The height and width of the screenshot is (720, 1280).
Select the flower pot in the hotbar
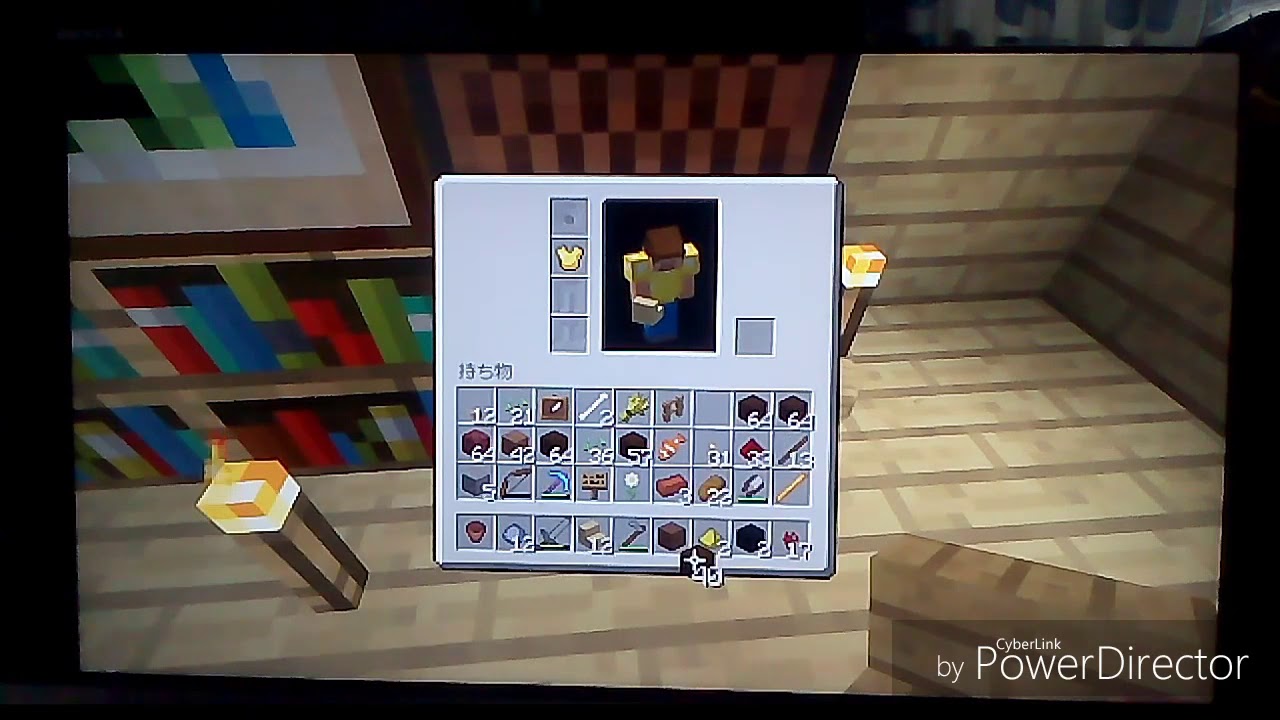click(x=475, y=533)
